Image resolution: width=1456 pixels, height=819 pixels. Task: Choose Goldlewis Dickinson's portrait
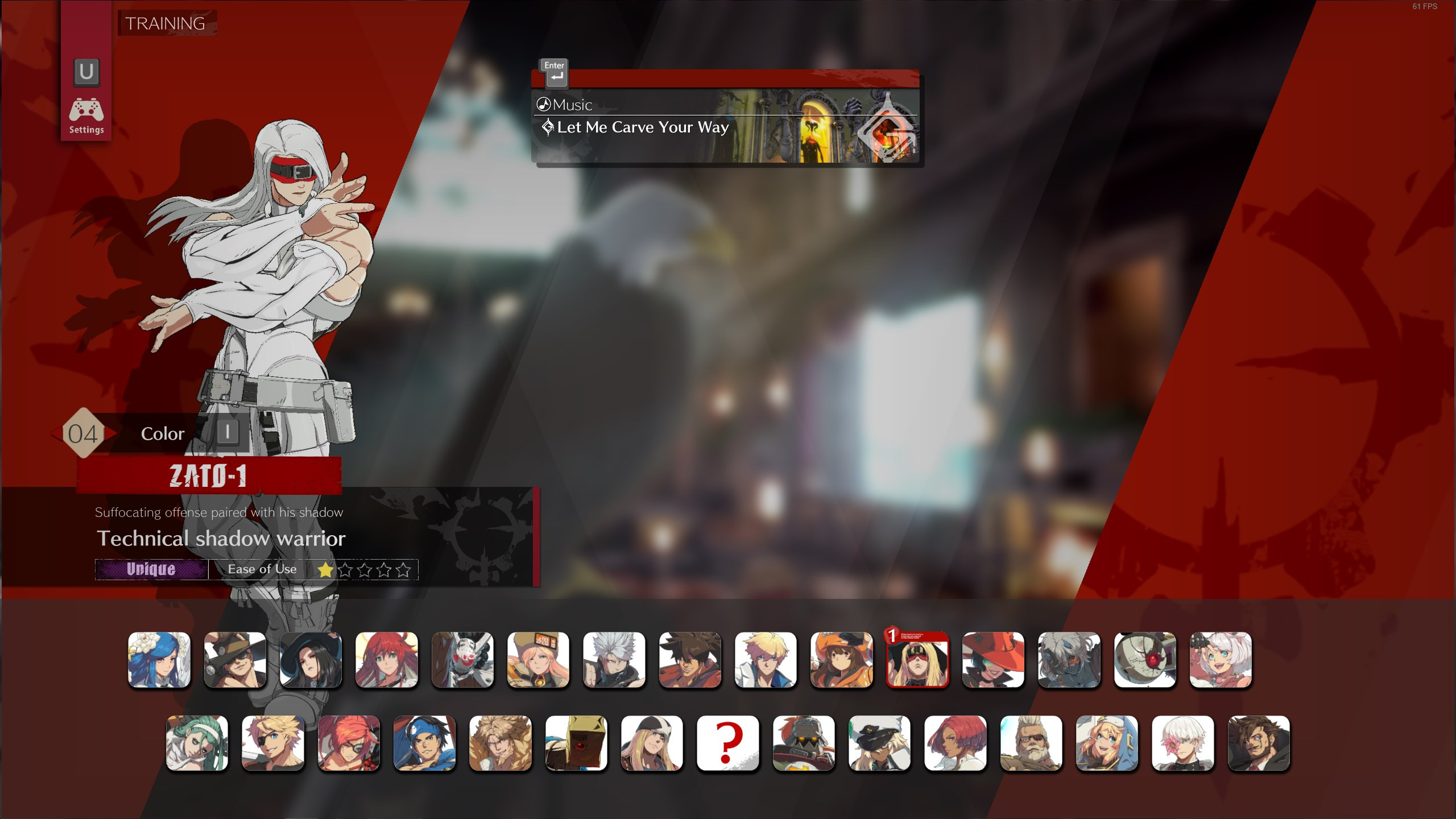coord(1032,743)
